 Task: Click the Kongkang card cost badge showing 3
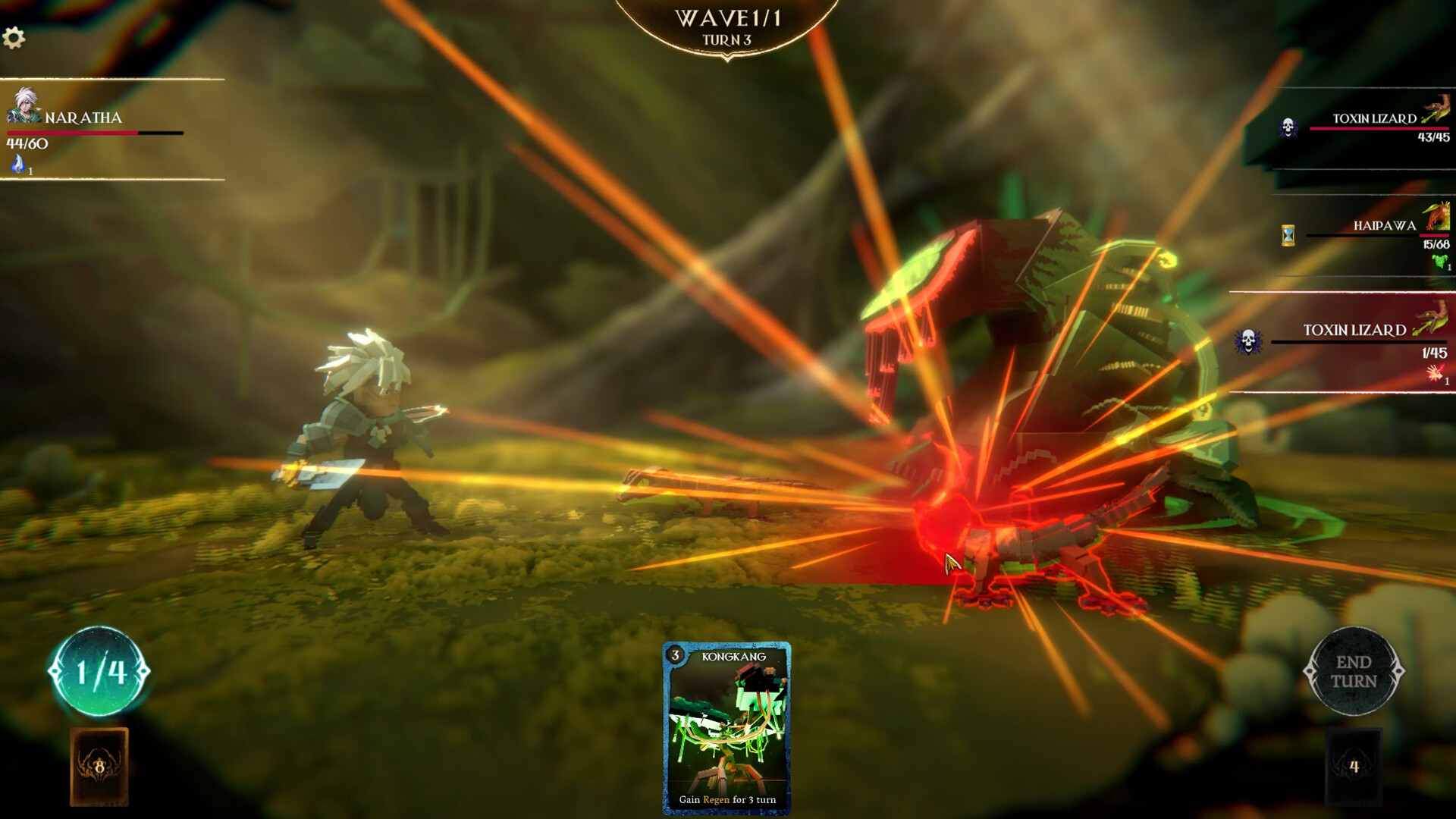(x=673, y=657)
